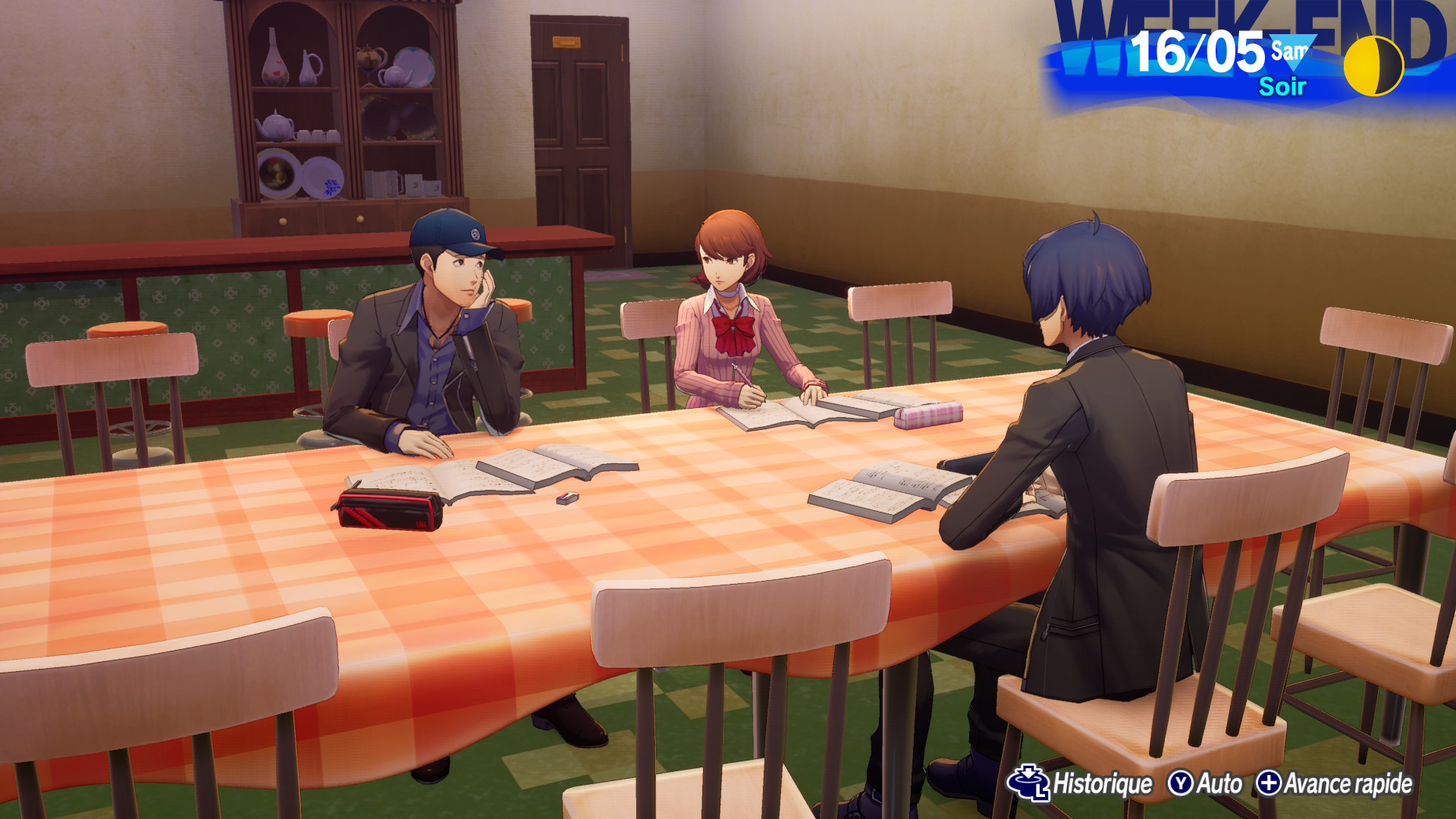Open the Historique dialogue log
Screen dimensions: 1456x819
(1081, 783)
